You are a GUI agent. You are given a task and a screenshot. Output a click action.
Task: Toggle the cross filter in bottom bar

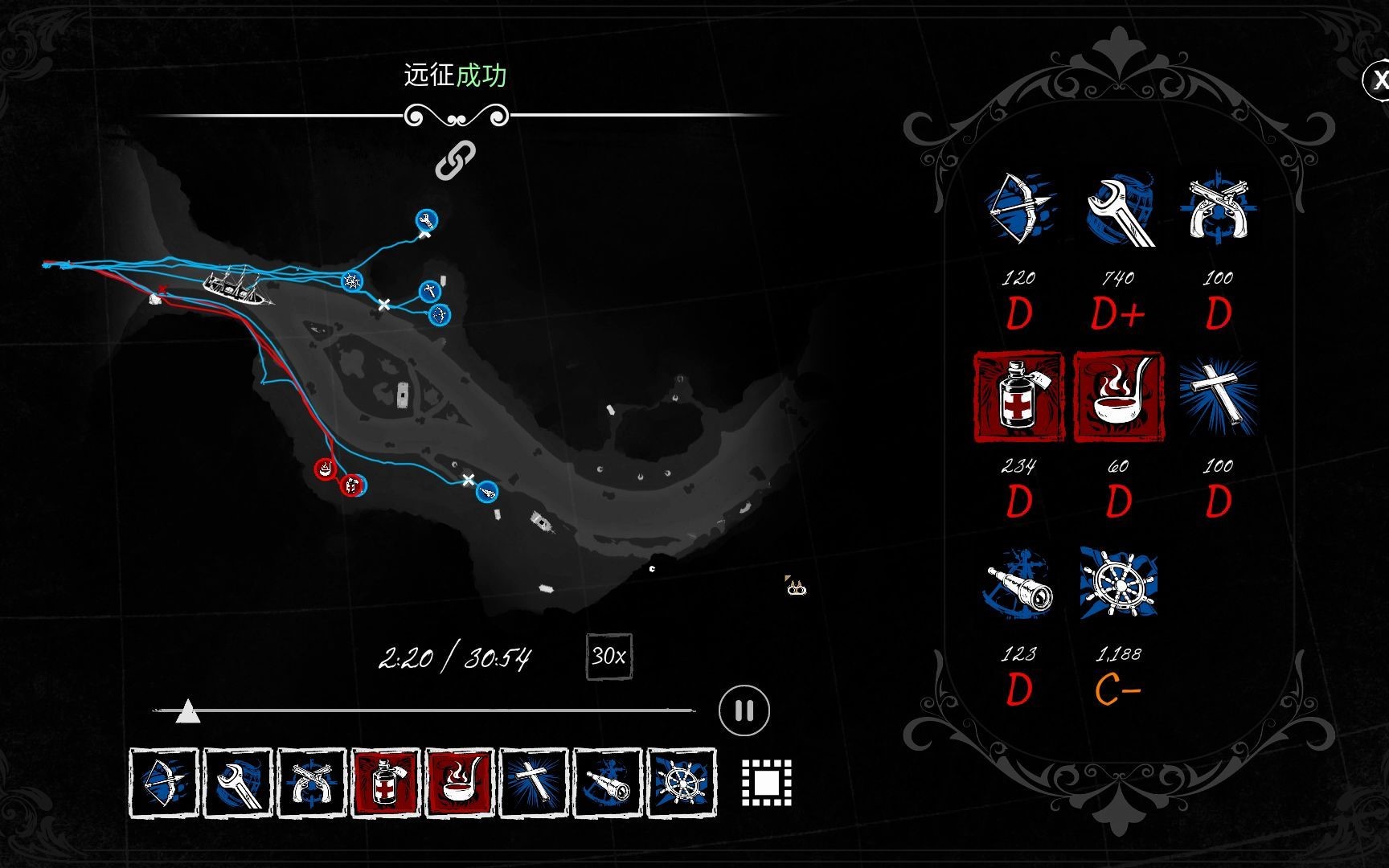tap(534, 783)
